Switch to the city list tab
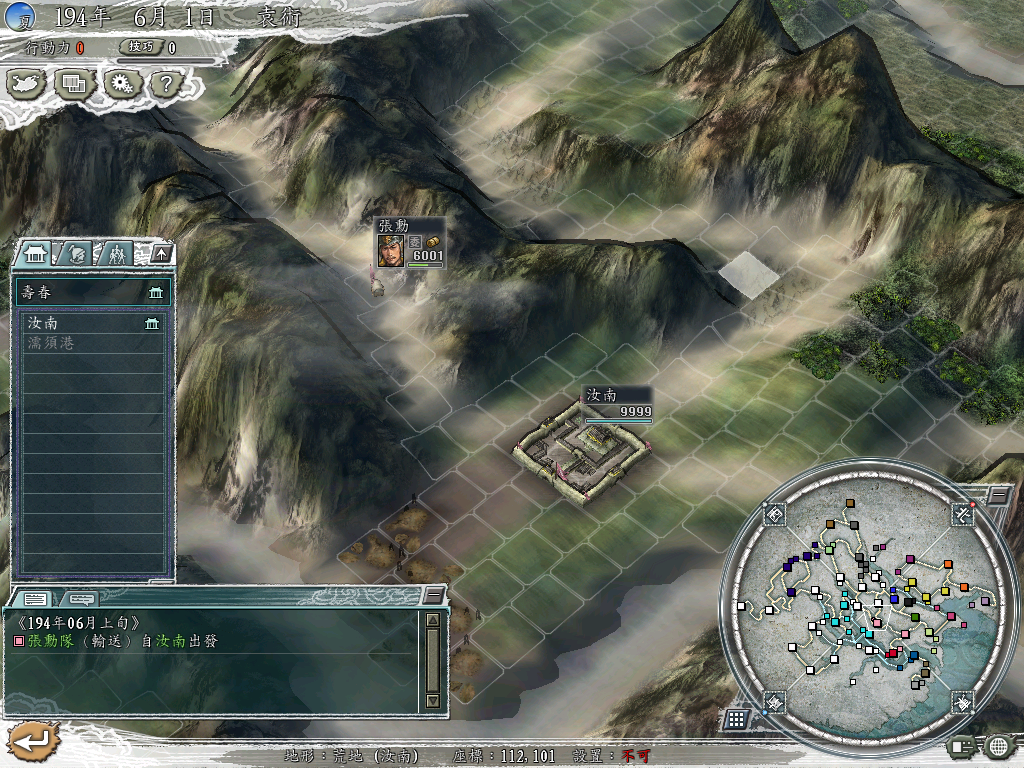Viewport: 1024px width, 768px height. pos(39,254)
